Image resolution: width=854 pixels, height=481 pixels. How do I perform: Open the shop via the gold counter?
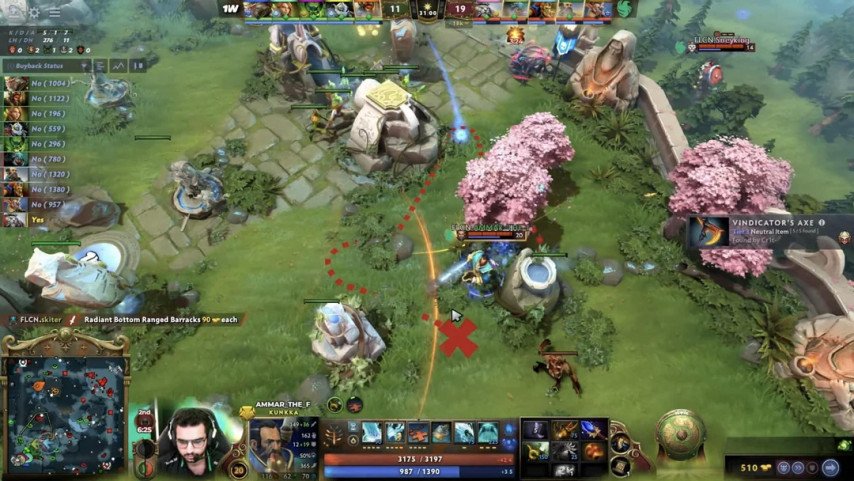pos(748,466)
